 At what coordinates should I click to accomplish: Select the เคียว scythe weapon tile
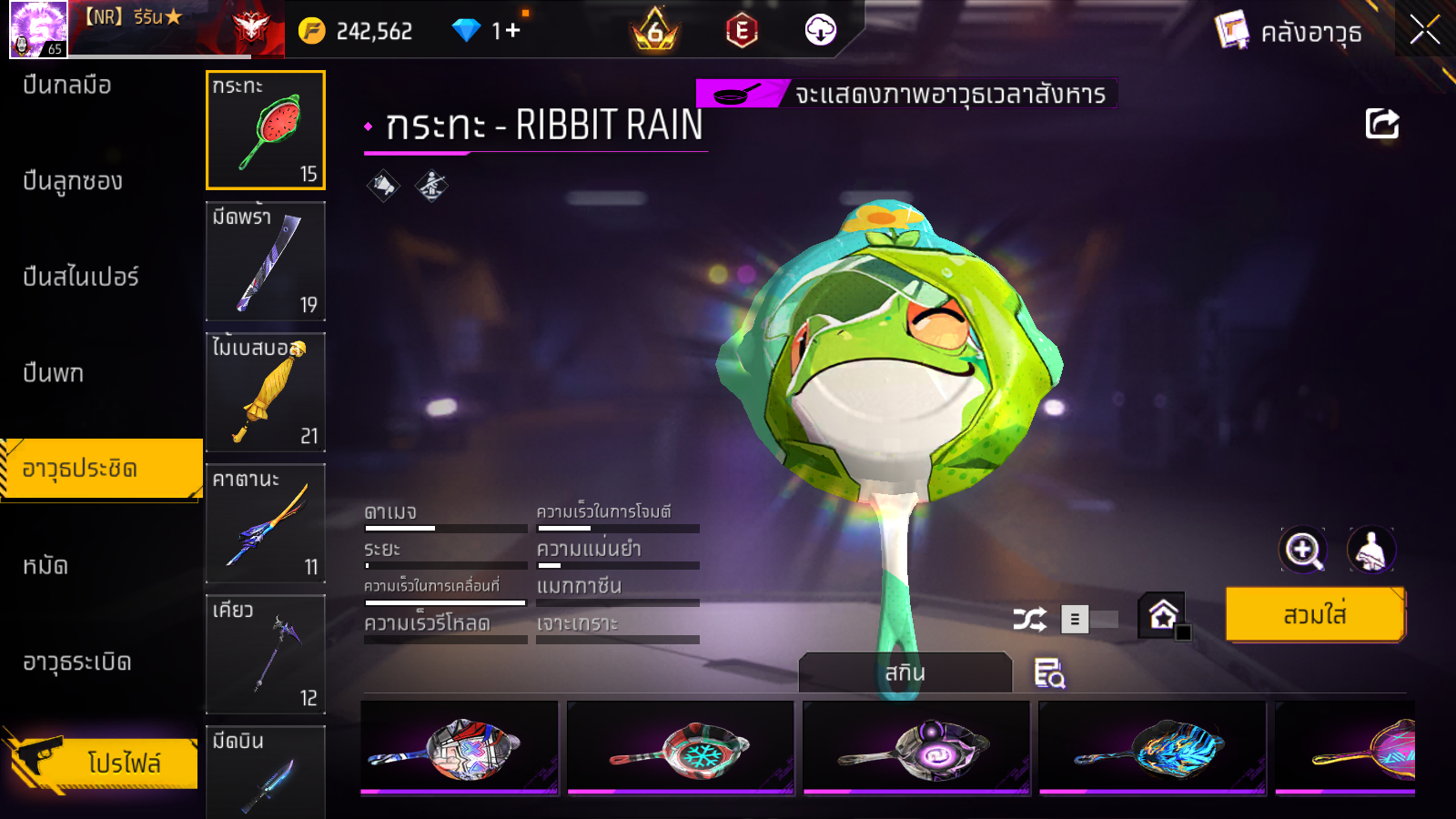(x=266, y=654)
